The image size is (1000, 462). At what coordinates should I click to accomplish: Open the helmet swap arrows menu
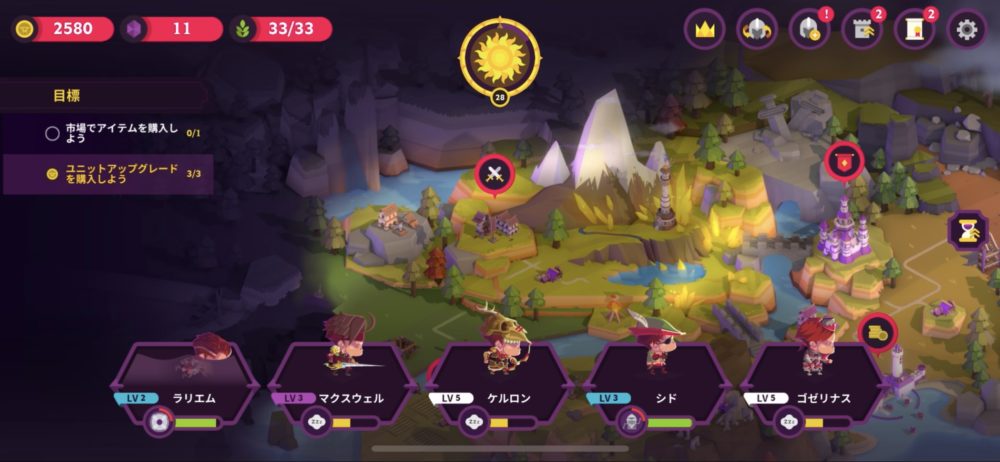[757, 29]
